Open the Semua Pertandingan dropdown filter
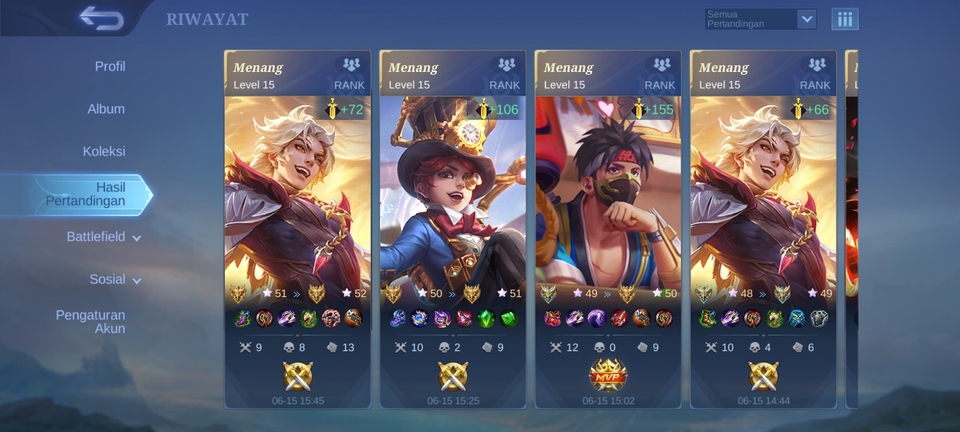 (x=760, y=19)
